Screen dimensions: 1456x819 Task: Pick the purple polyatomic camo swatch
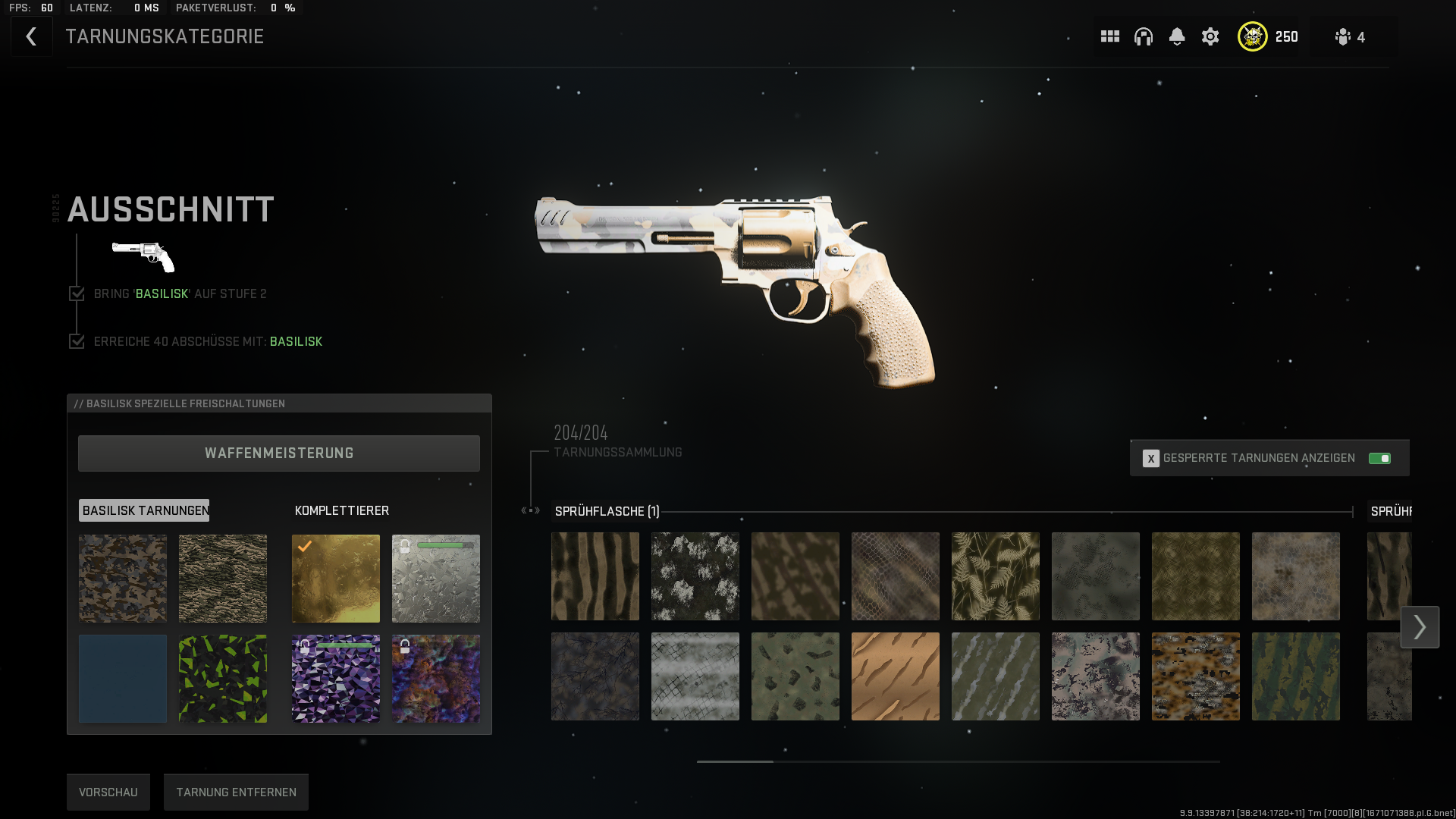pyautogui.click(x=336, y=679)
